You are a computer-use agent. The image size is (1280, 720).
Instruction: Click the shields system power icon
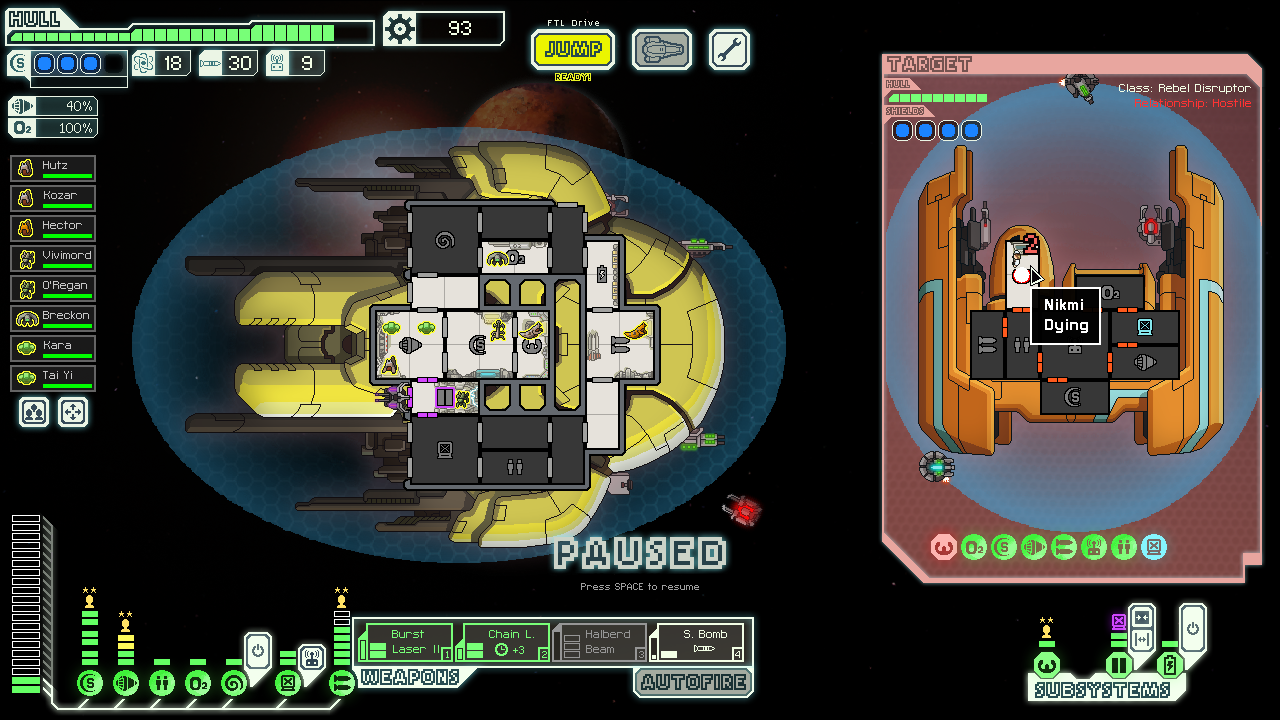[90, 684]
